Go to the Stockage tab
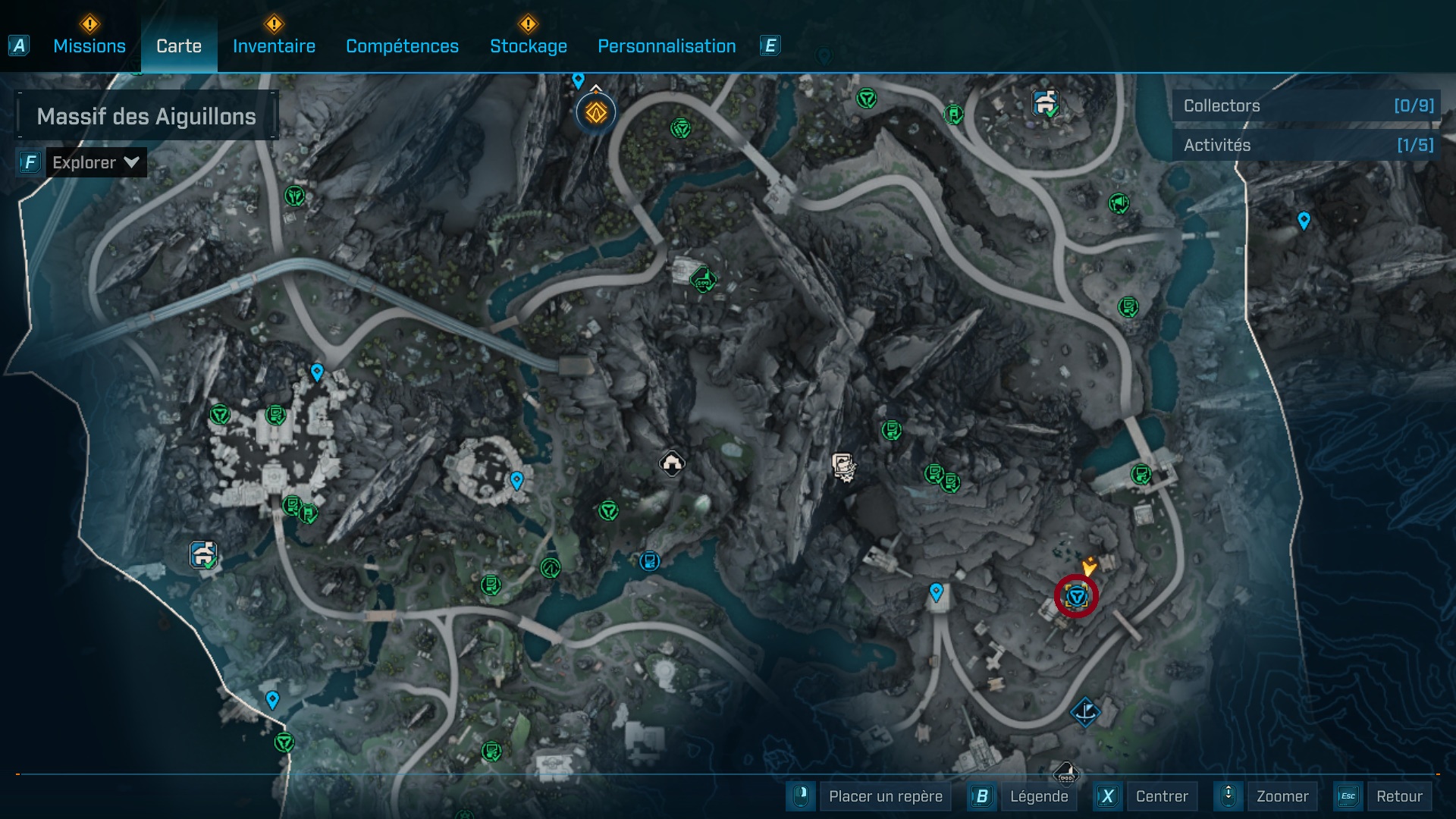This screenshot has width=1456, height=819. pos(528,46)
